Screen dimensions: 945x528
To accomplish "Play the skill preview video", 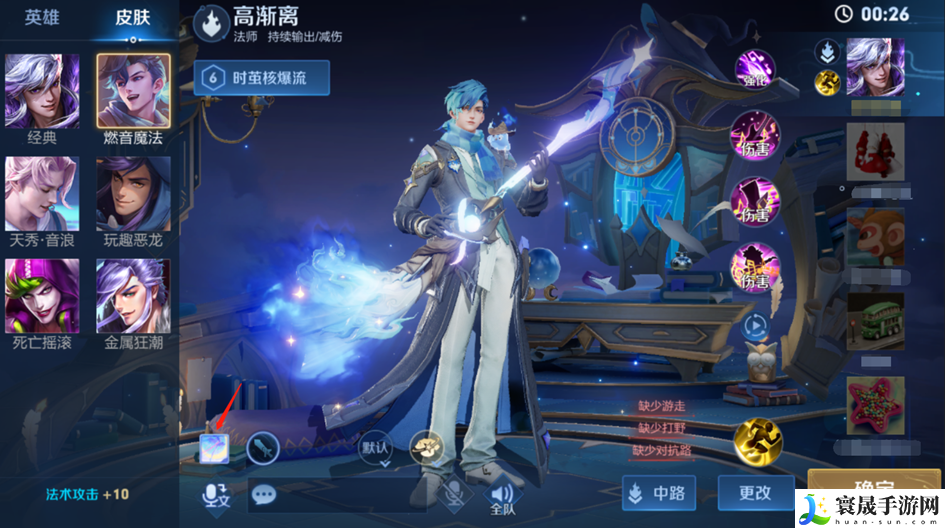I will [x=755, y=325].
